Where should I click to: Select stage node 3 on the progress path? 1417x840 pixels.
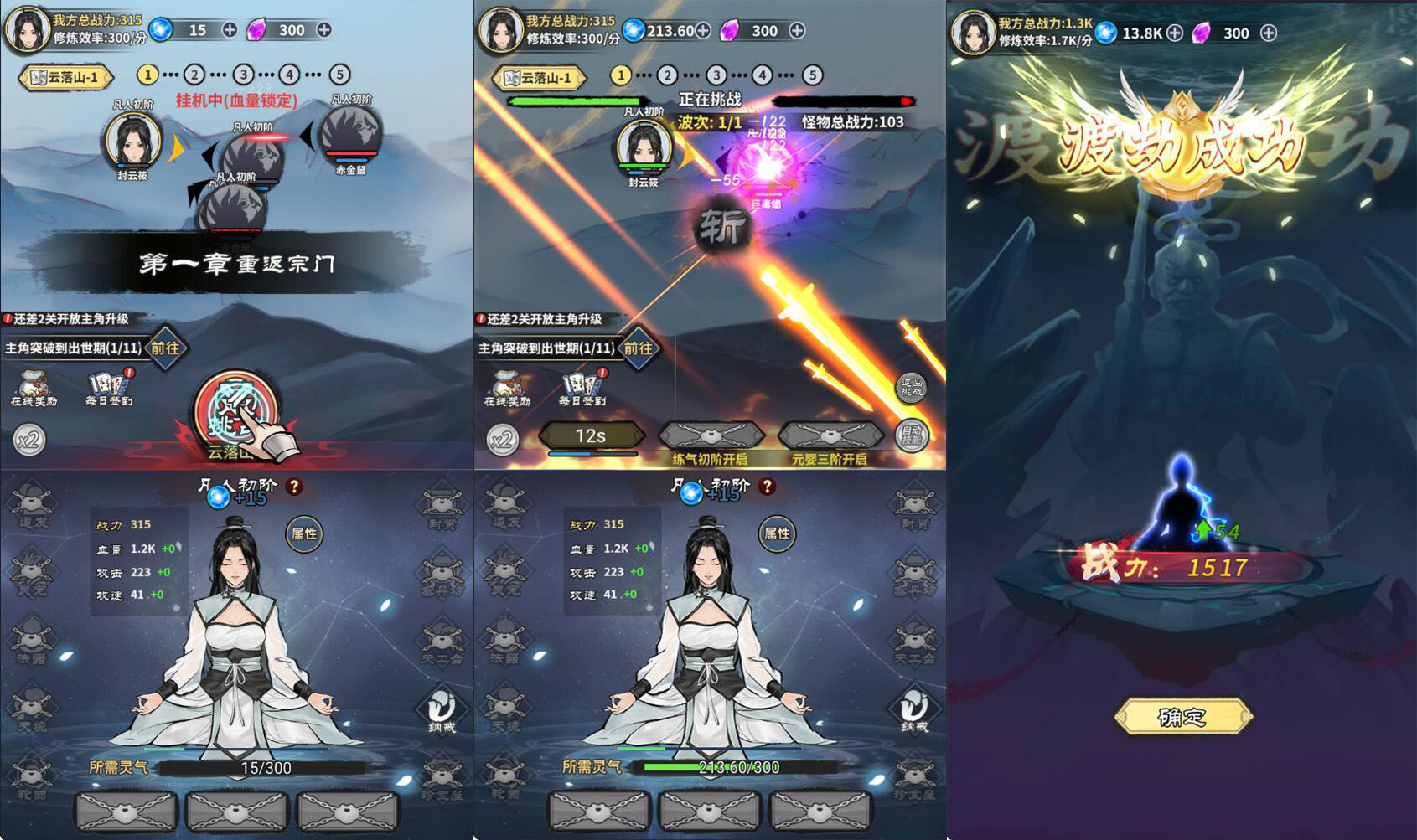coord(243,74)
